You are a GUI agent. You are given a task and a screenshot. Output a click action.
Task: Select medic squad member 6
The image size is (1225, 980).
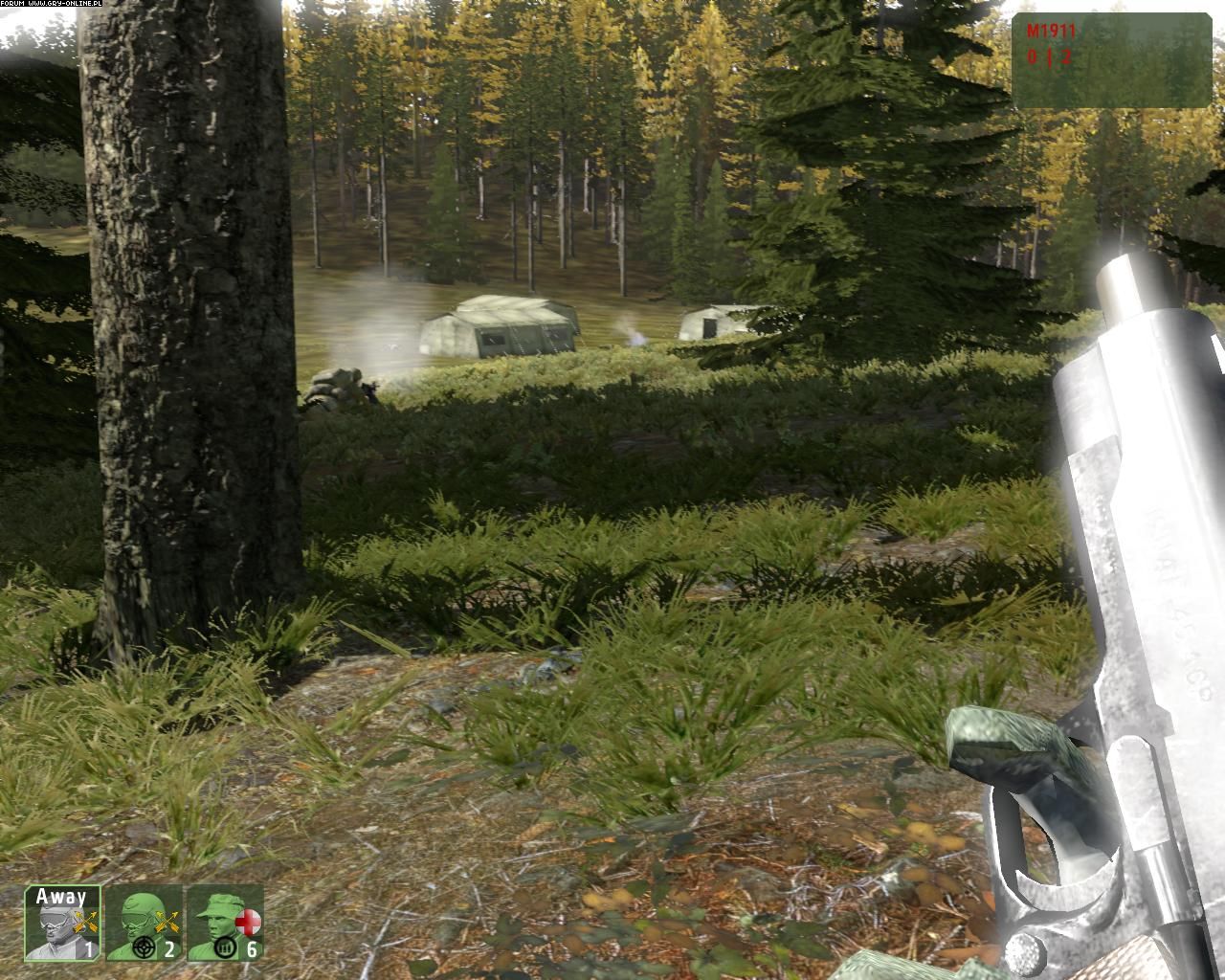(x=224, y=924)
